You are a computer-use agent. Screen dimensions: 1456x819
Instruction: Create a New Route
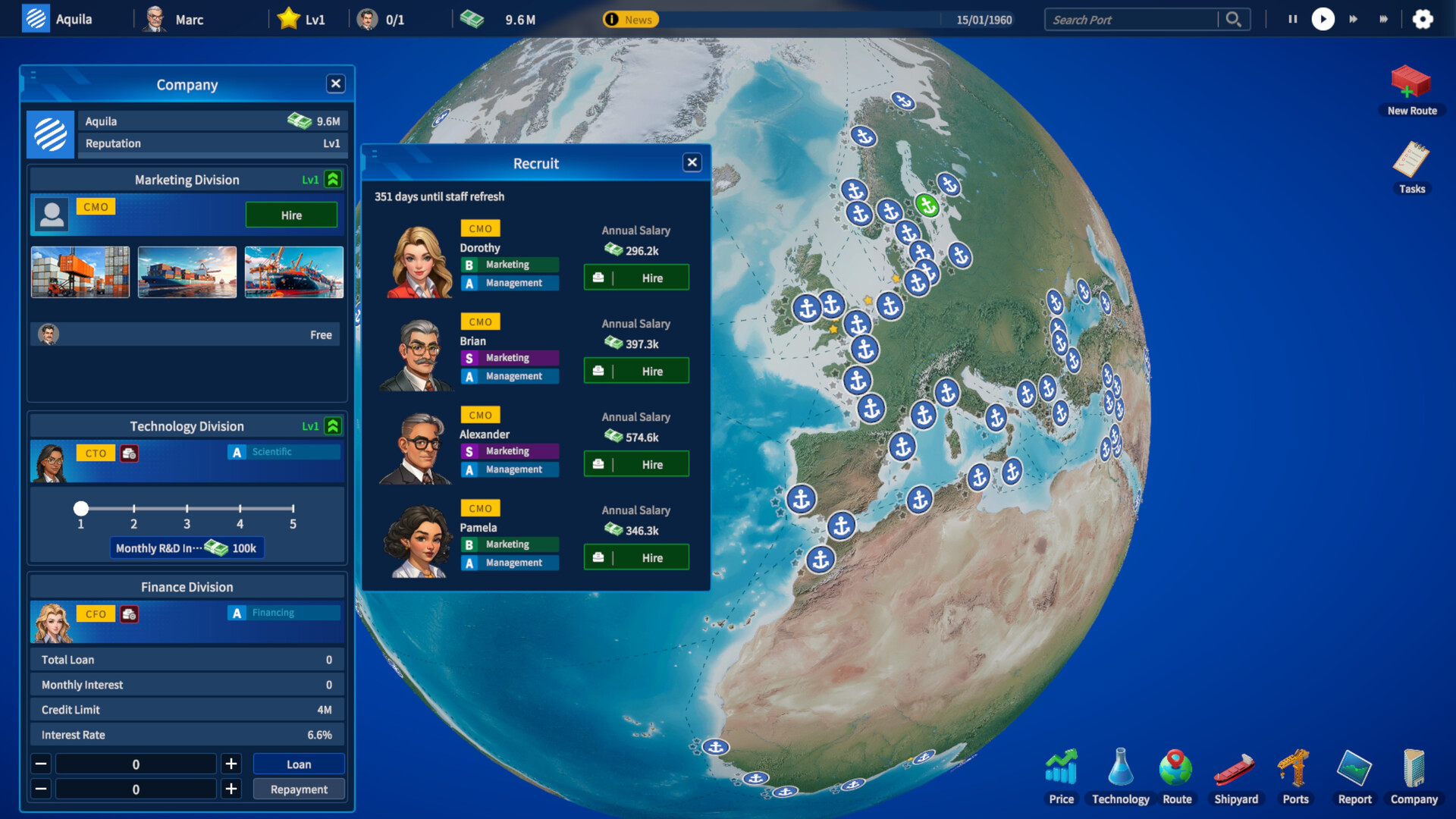point(1411,86)
